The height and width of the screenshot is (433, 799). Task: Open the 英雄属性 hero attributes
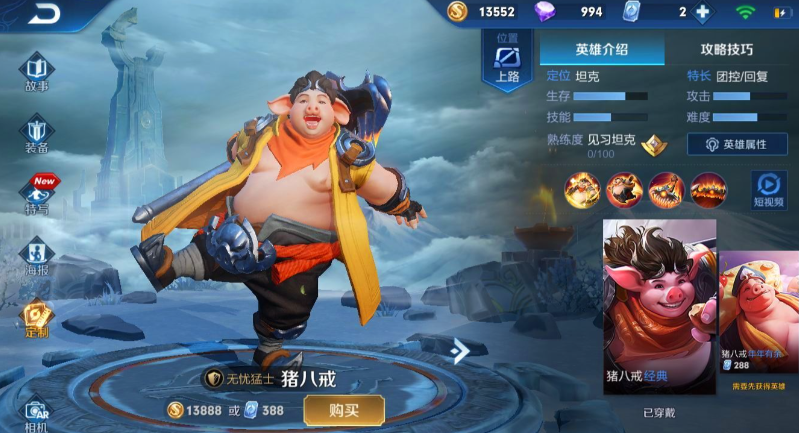pyautogui.click(x=737, y=144)
